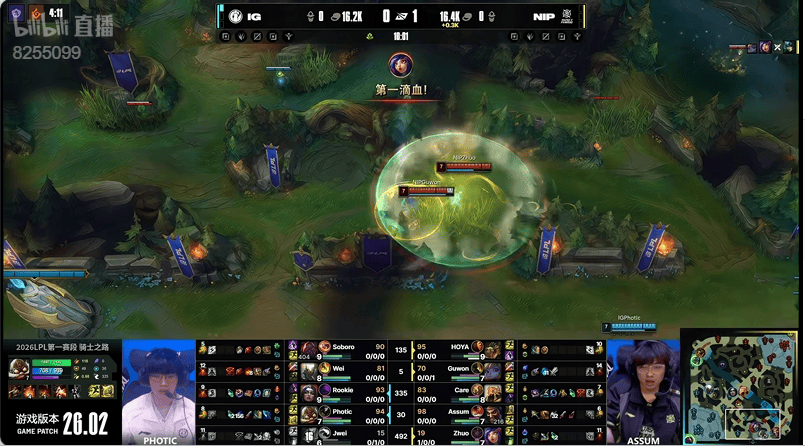Select Care's champion portrait

[x=492, y=391]
